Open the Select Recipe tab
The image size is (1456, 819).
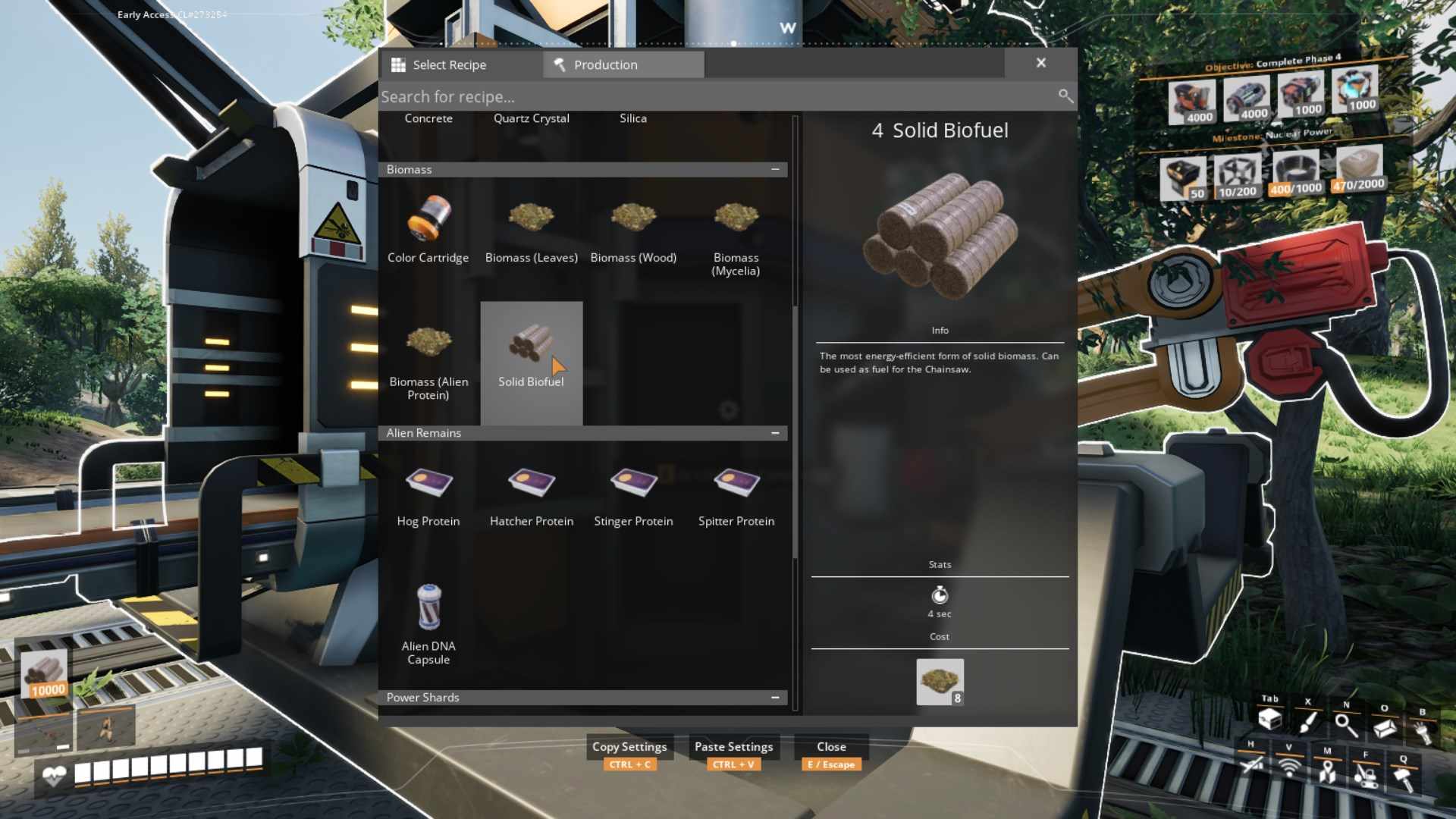tap(460, 64)
